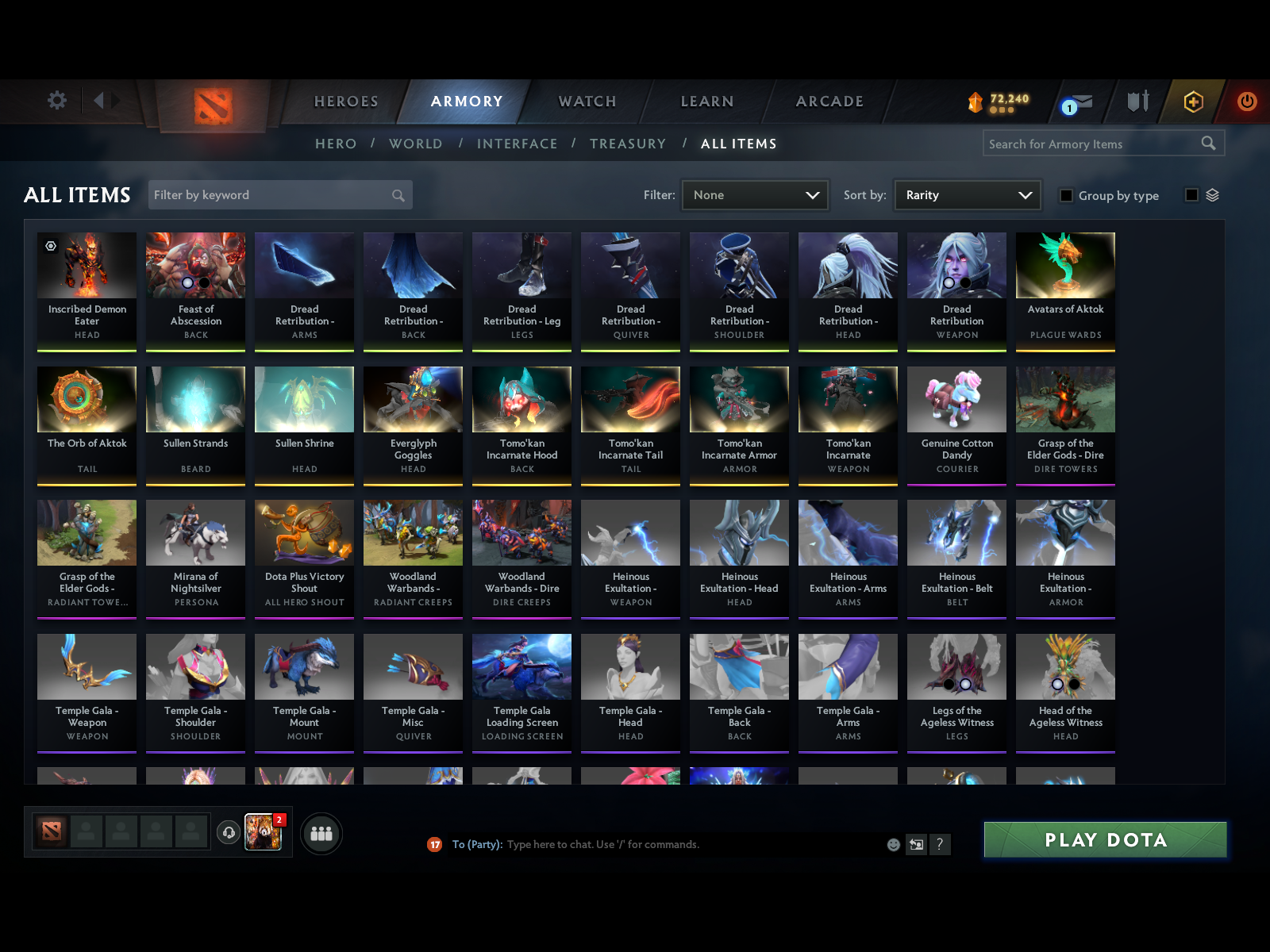
Task: Enable the Group by type checkbox
Action: pyautogui.click(x=1066, y=195)
